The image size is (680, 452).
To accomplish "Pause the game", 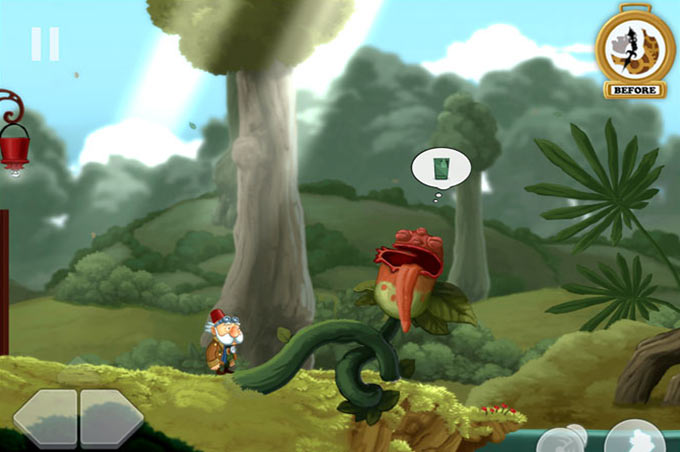I will pos(45,44).
